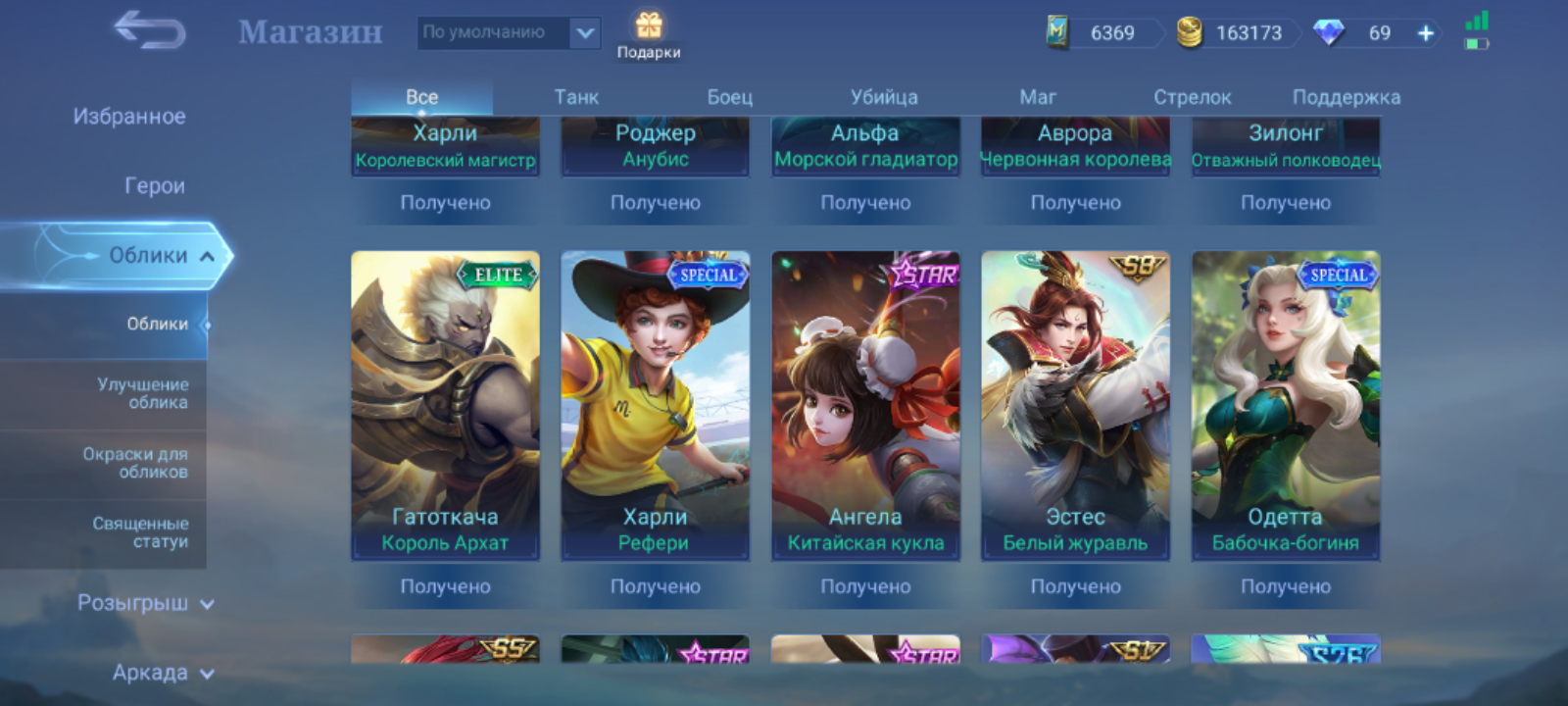
Task: Go back with the return arrow
Action: pyautogui.click(x=150, y=31)
